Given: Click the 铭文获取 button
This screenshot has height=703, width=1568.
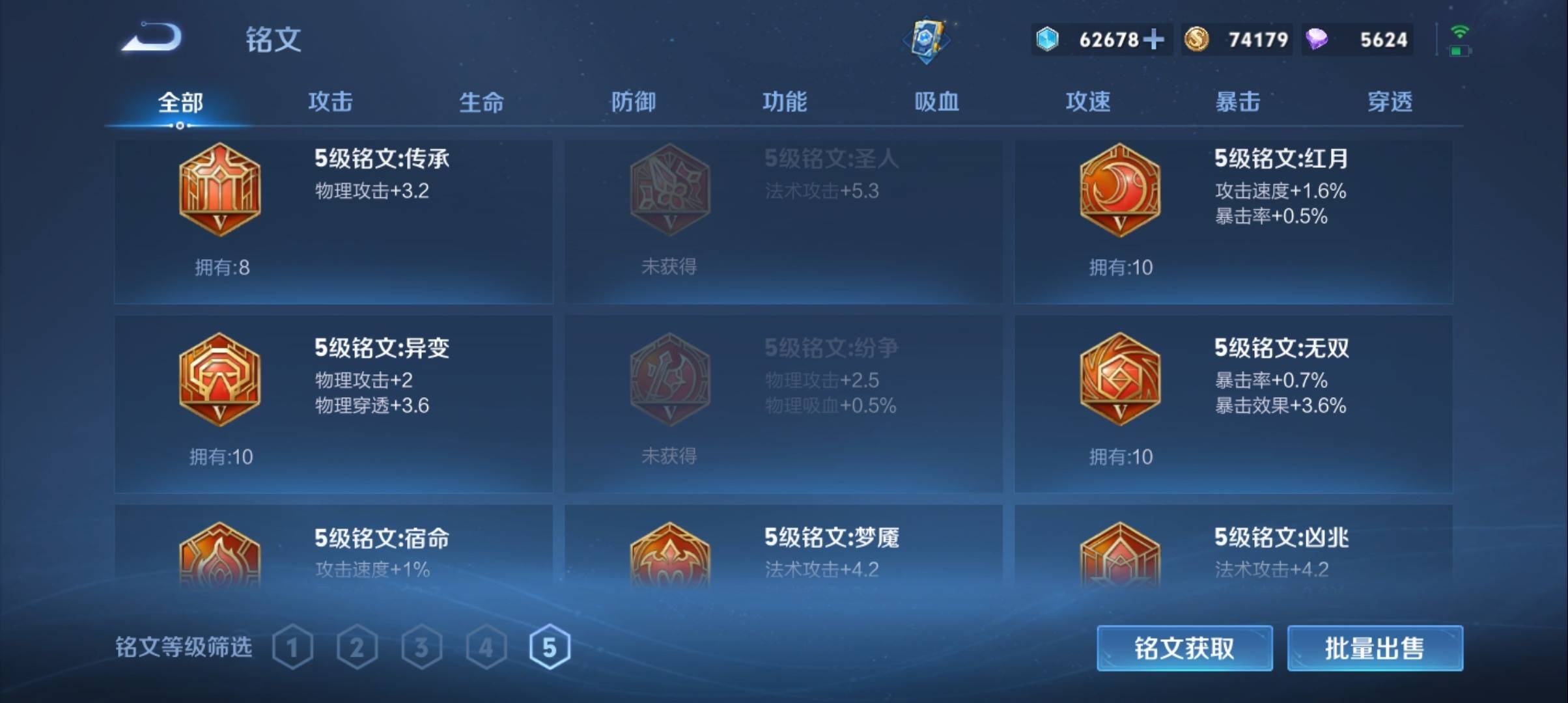Looking at the screenshot, I should click(x=1184, y=649).
